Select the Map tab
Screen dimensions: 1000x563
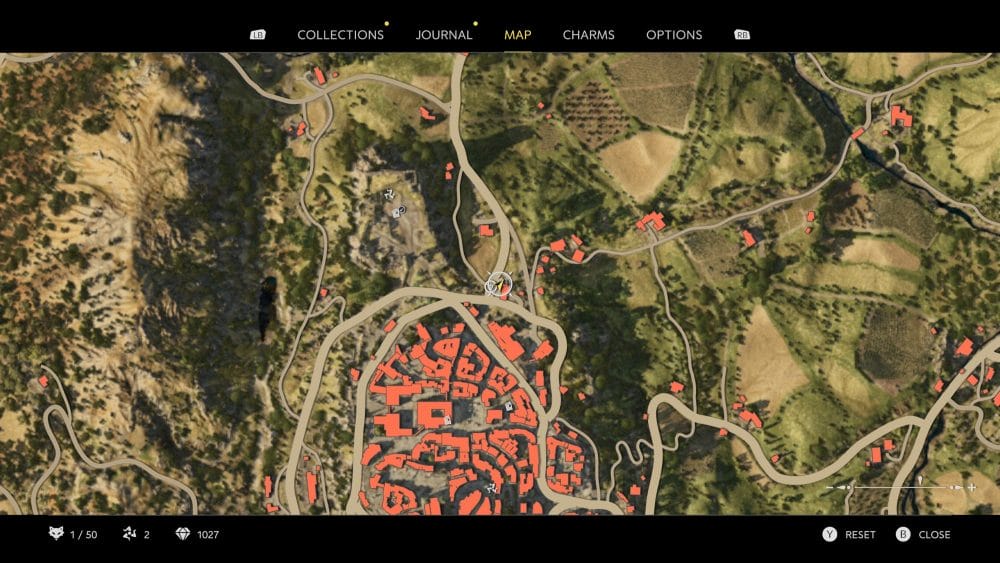pos(518,35)
